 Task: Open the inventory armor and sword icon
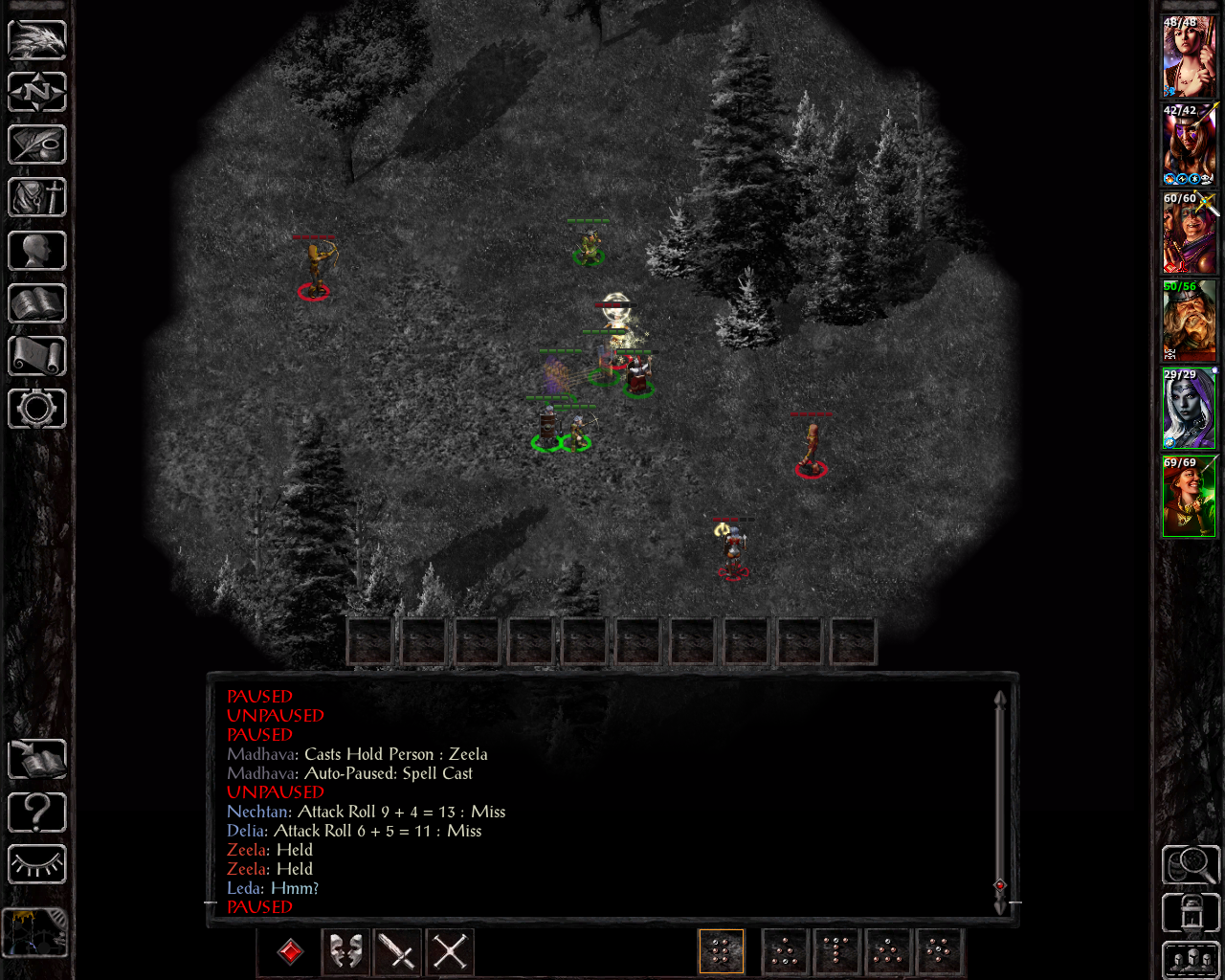pos(37,197)
